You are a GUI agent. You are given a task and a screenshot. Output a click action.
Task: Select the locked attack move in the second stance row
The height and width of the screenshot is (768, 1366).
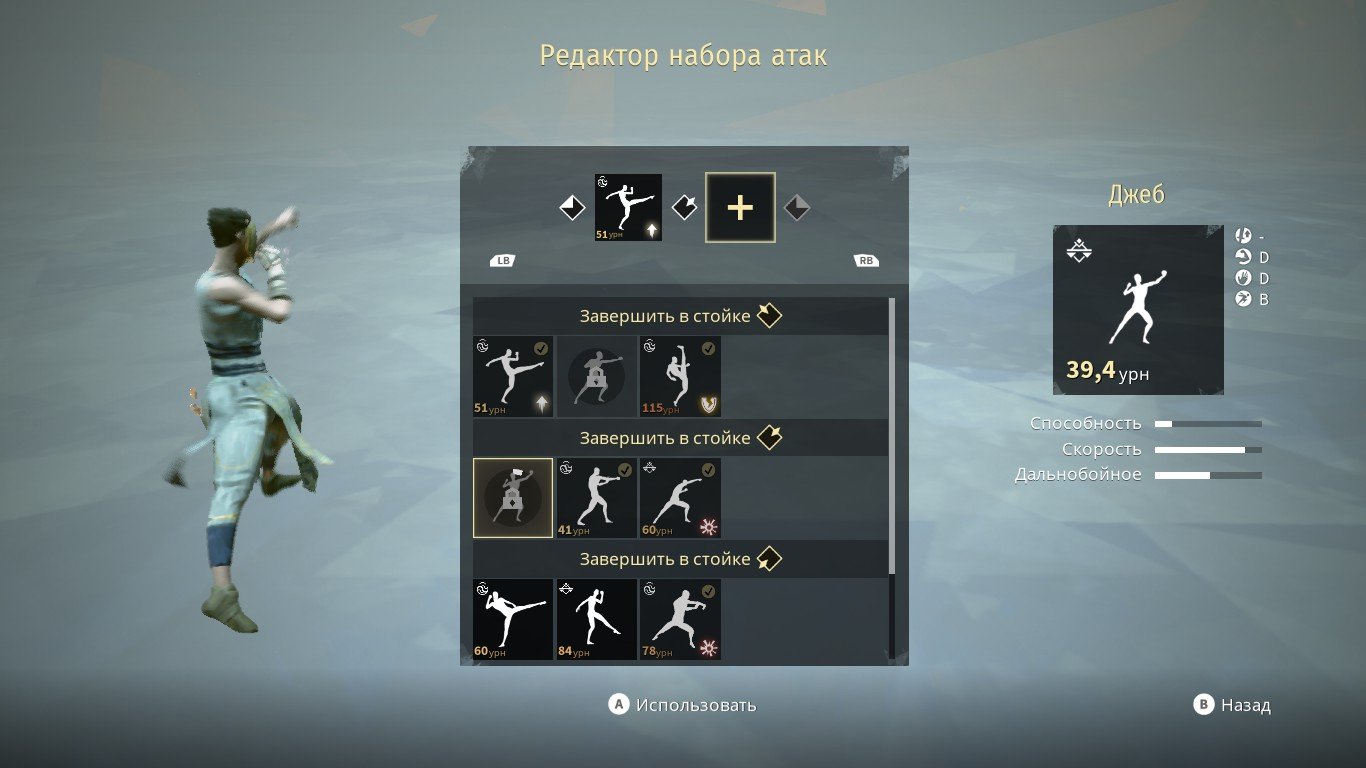tap(512, 498)
